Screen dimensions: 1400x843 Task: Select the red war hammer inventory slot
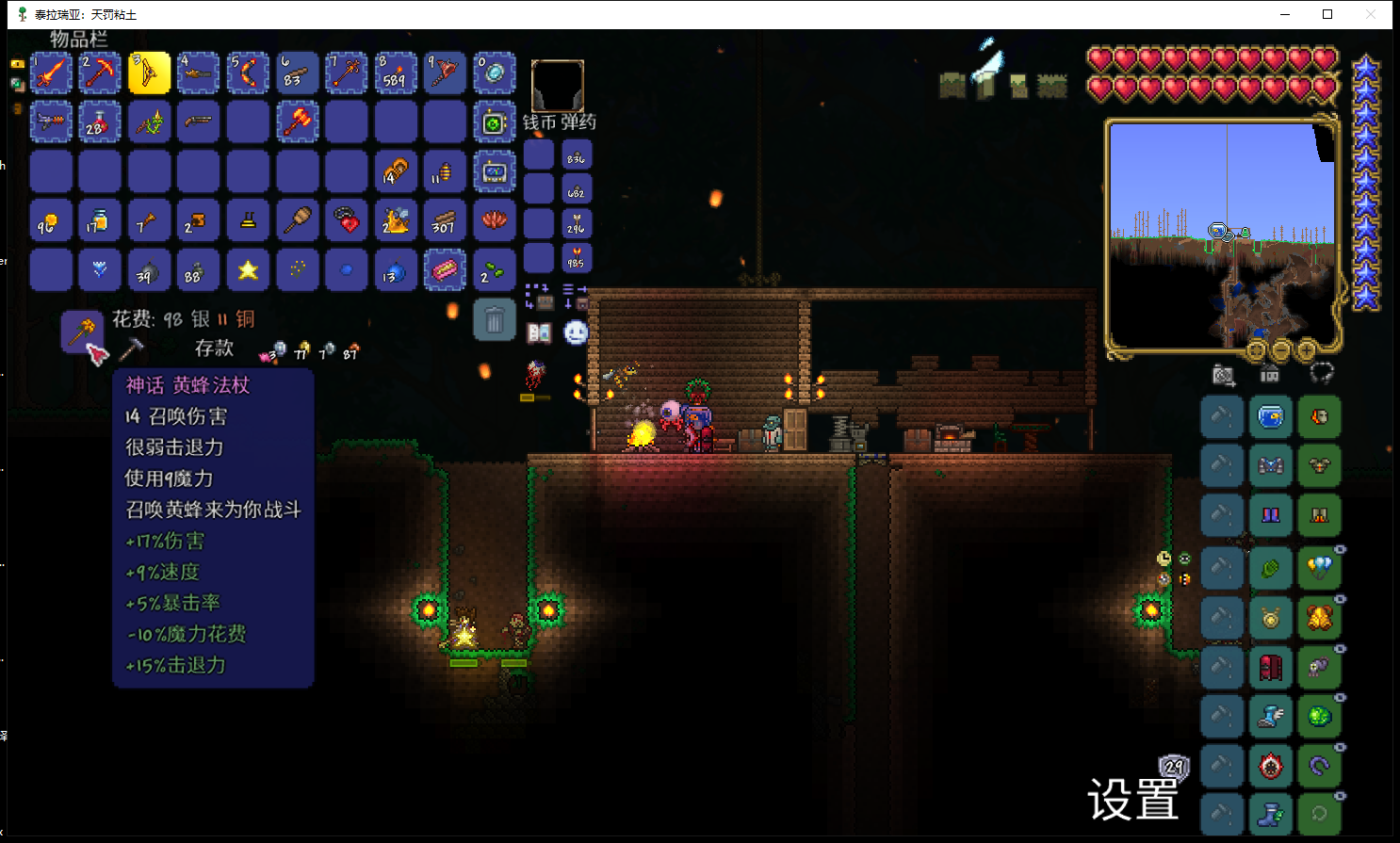click(x=297, y=122)
